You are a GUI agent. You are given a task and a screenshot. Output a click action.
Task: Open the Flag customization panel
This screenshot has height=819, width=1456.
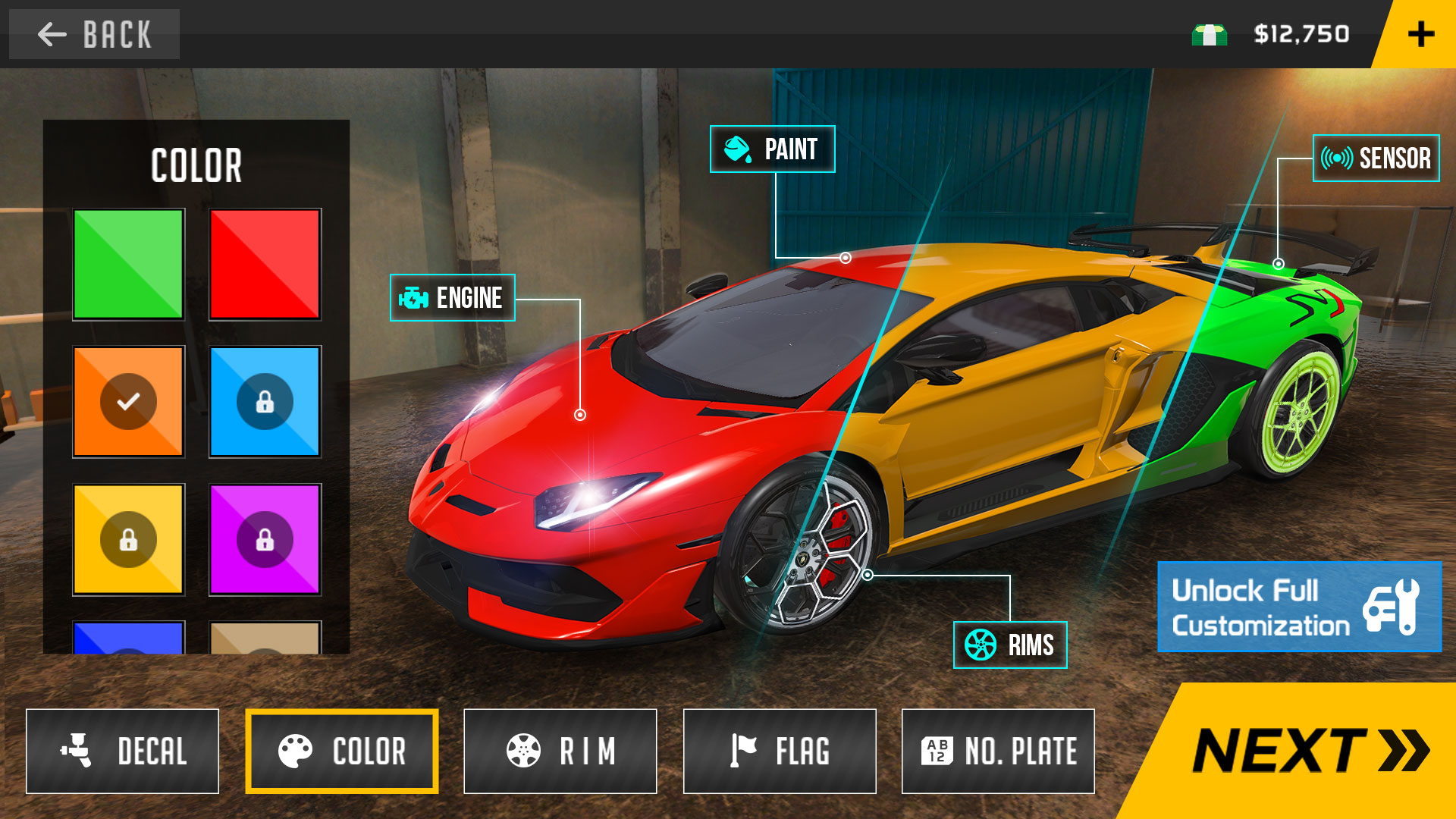[x=780, y=751]
